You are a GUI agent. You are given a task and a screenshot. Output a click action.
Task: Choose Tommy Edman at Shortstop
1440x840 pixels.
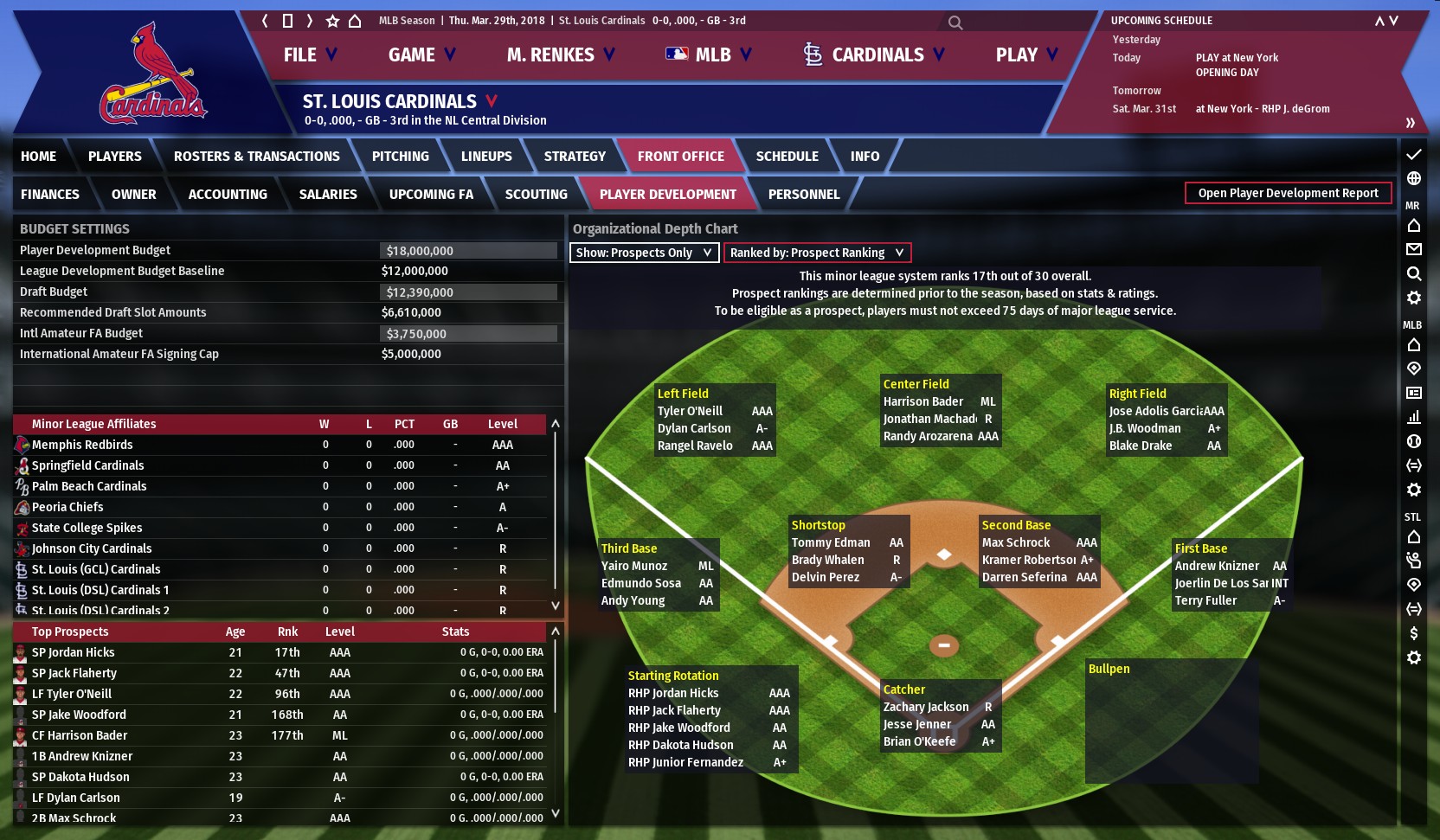pos(831,542)
